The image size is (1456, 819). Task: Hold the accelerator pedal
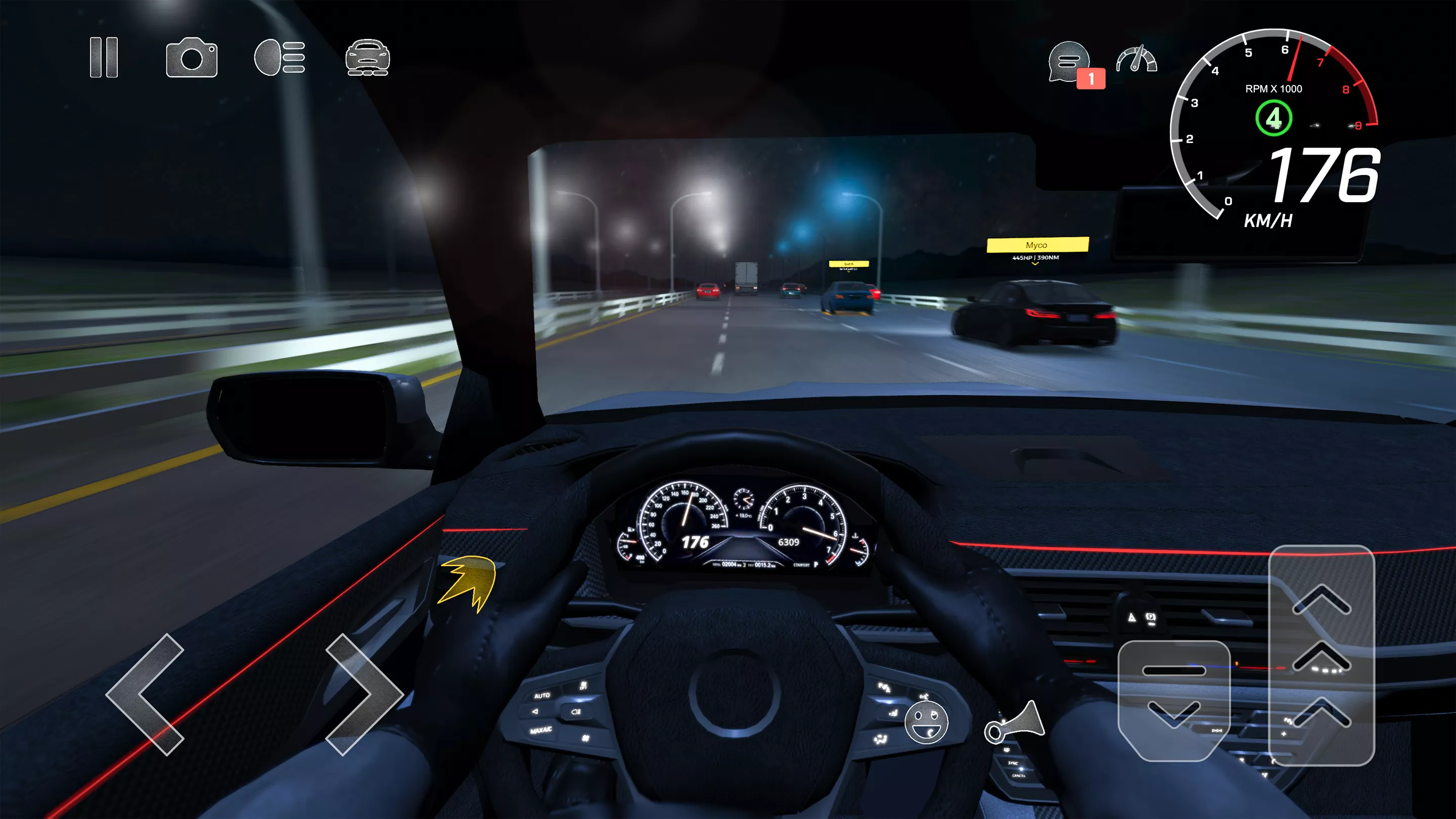[x=1322, y=655]
